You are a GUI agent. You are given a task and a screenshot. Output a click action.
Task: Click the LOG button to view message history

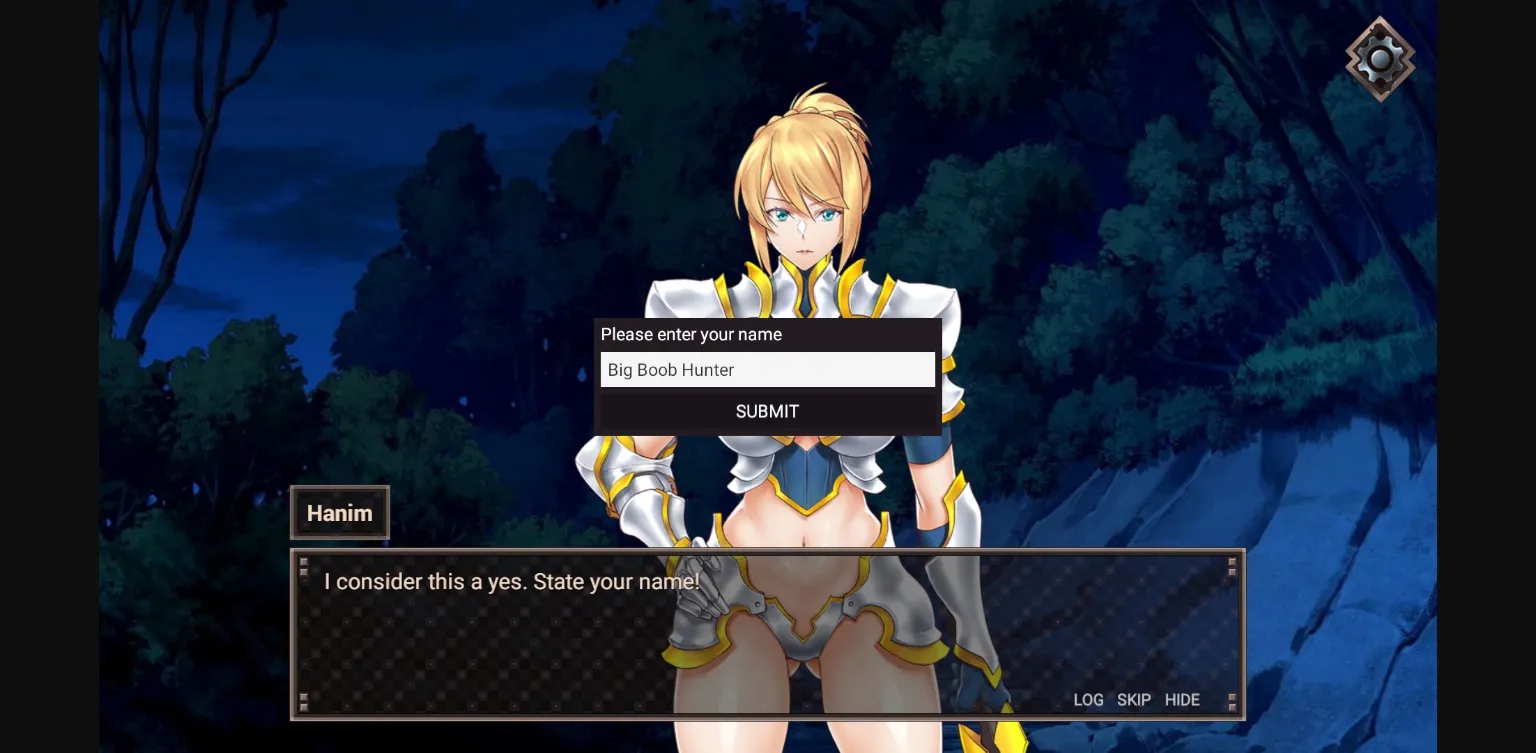(x=1088, y=700)
